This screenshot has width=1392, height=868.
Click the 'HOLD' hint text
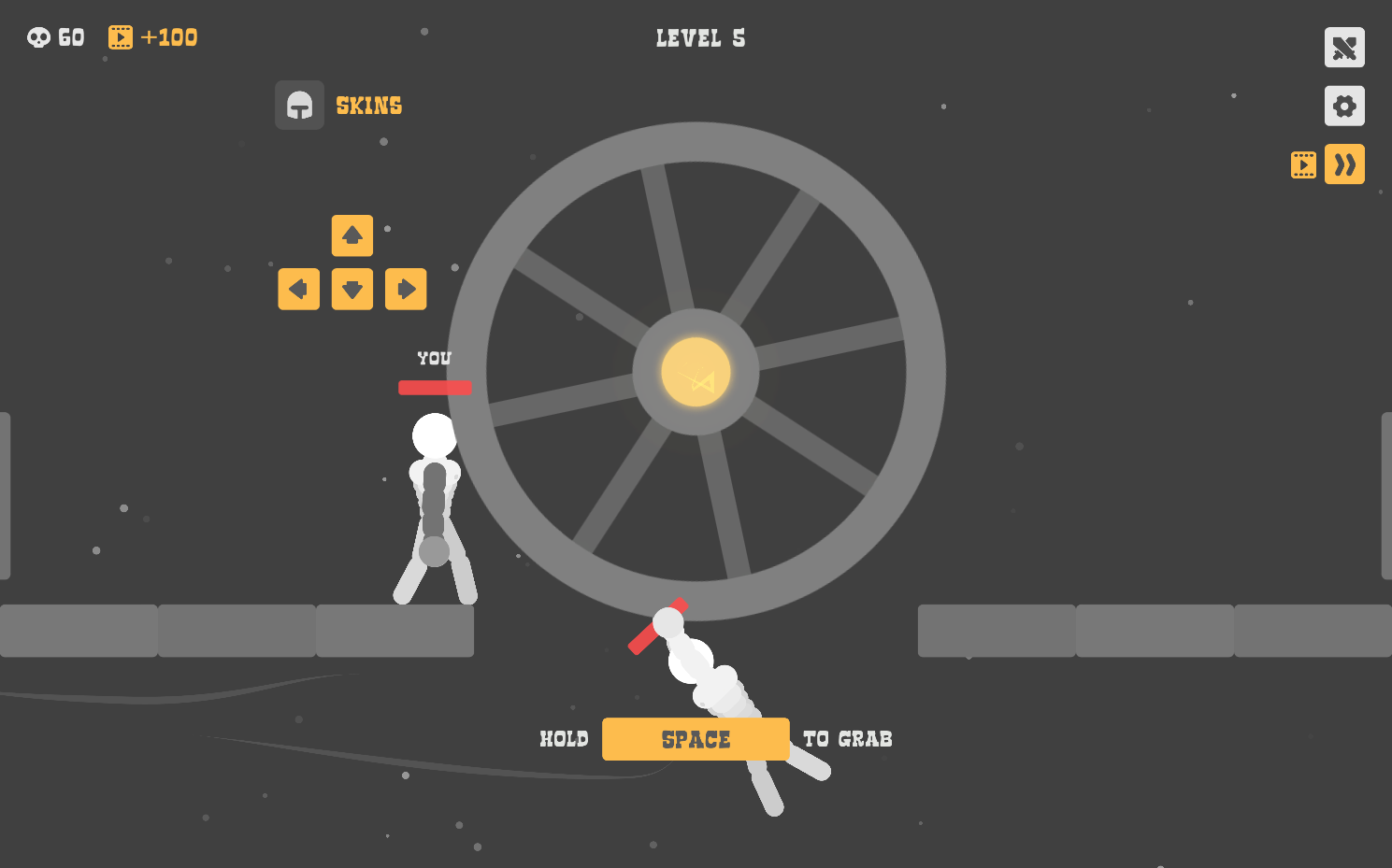point(564,738)
